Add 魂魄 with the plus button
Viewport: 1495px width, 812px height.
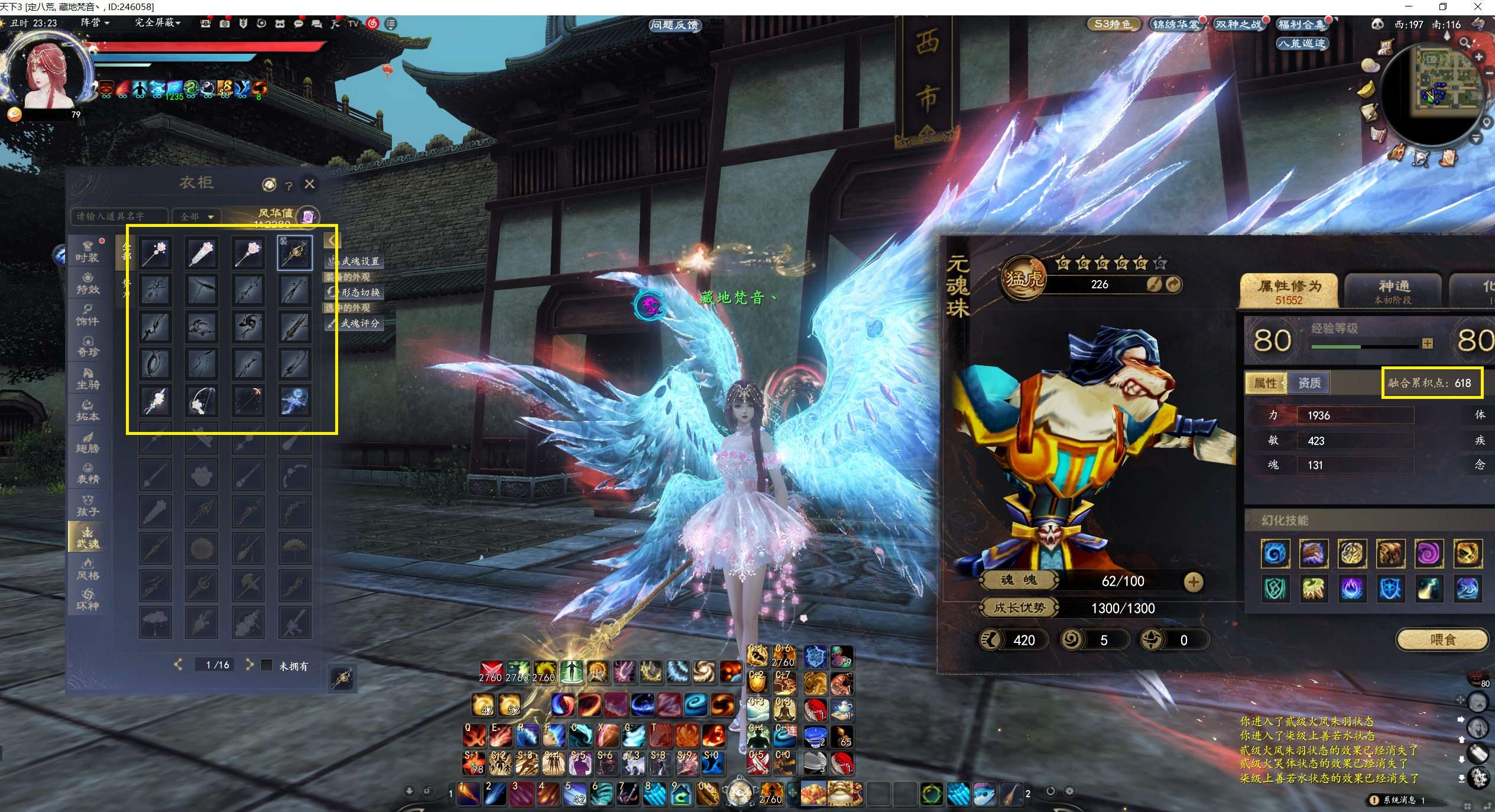pos(1193,582)
